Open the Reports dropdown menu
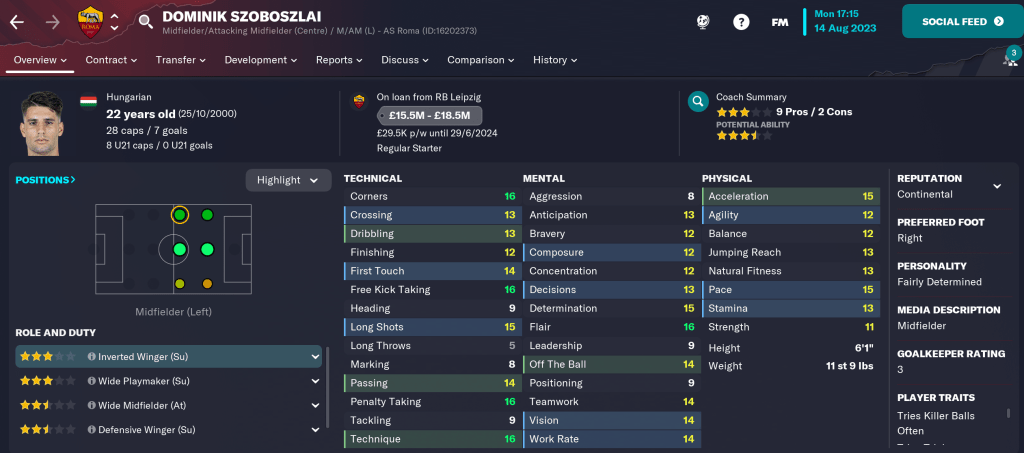This screenshot has height=453, width=1024. pyautogui.click(x=339, y=60)
